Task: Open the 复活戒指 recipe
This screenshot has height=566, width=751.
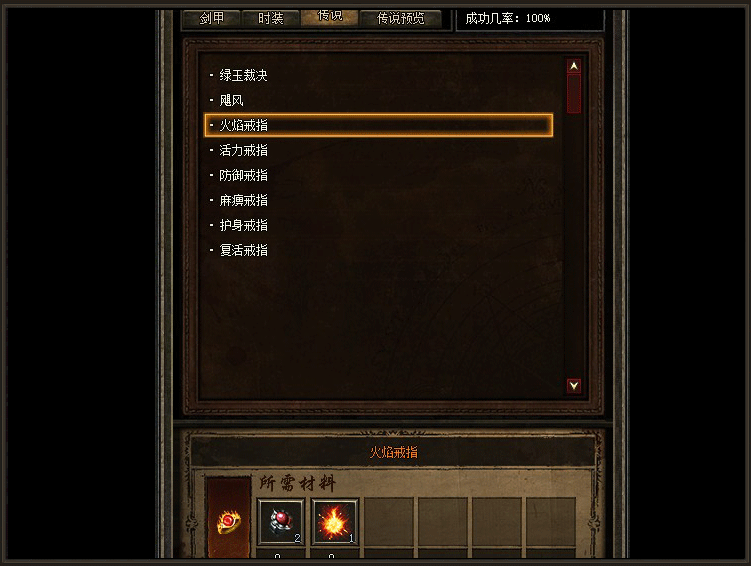Action: point(243,250)
